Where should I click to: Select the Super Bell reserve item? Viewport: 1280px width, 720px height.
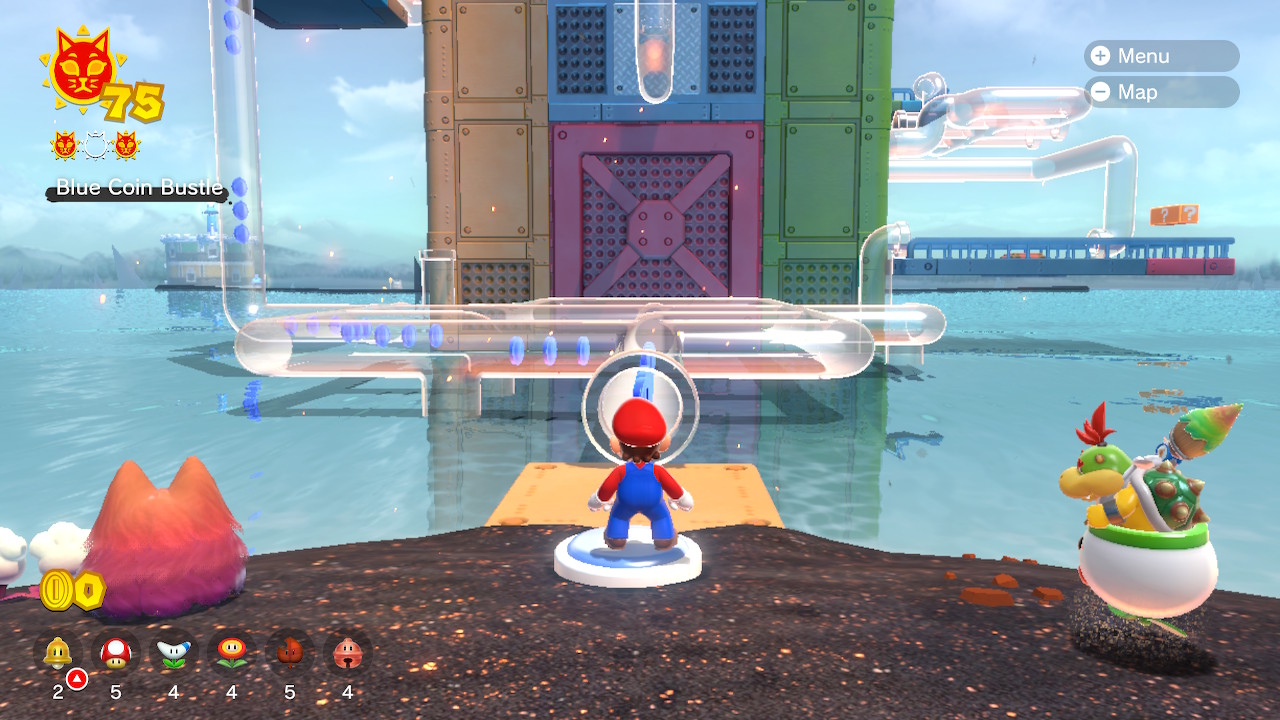tap(58, 653)
